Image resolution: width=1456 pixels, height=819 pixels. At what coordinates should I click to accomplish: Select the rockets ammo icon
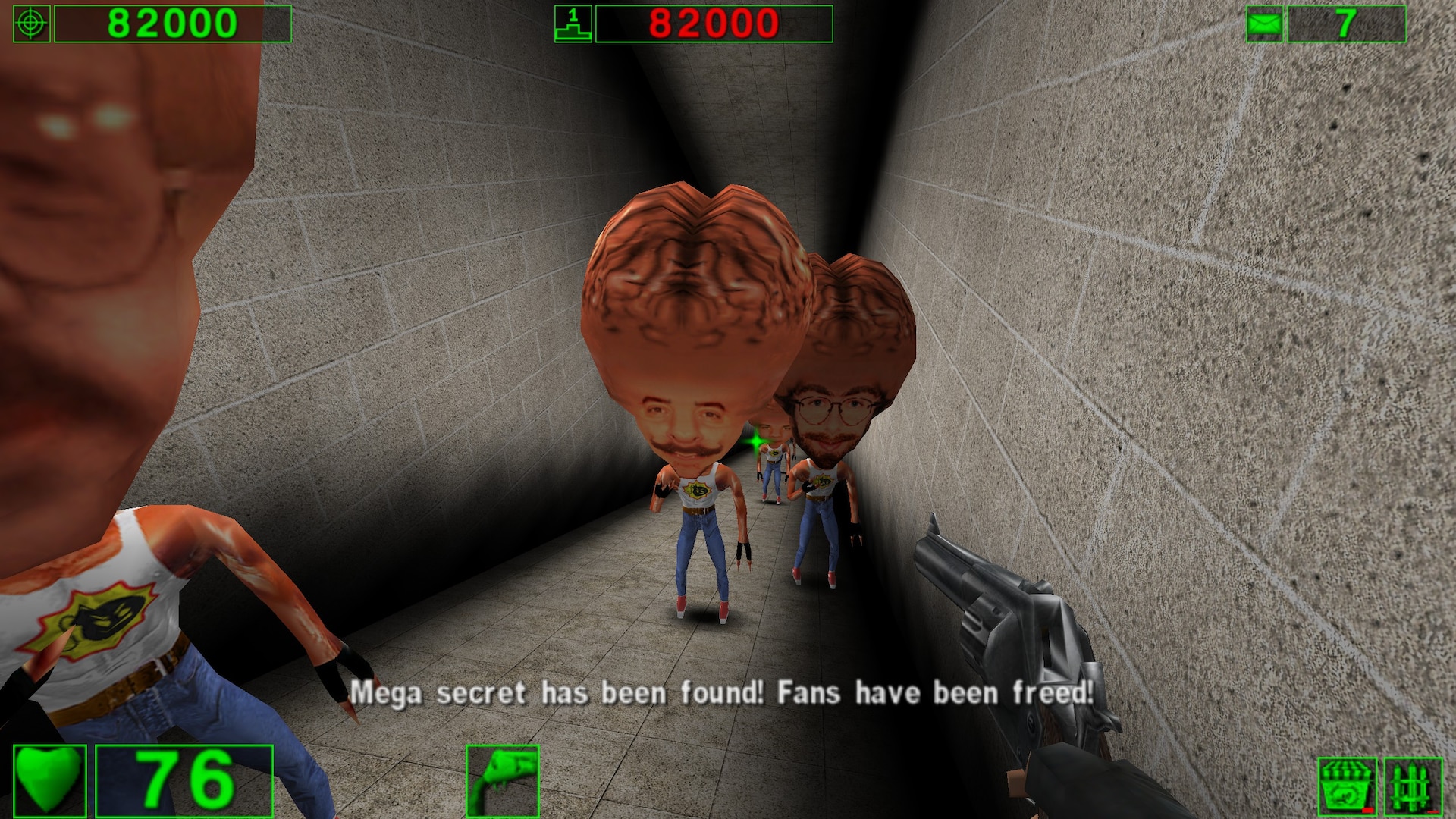(x=1413, y=787)
